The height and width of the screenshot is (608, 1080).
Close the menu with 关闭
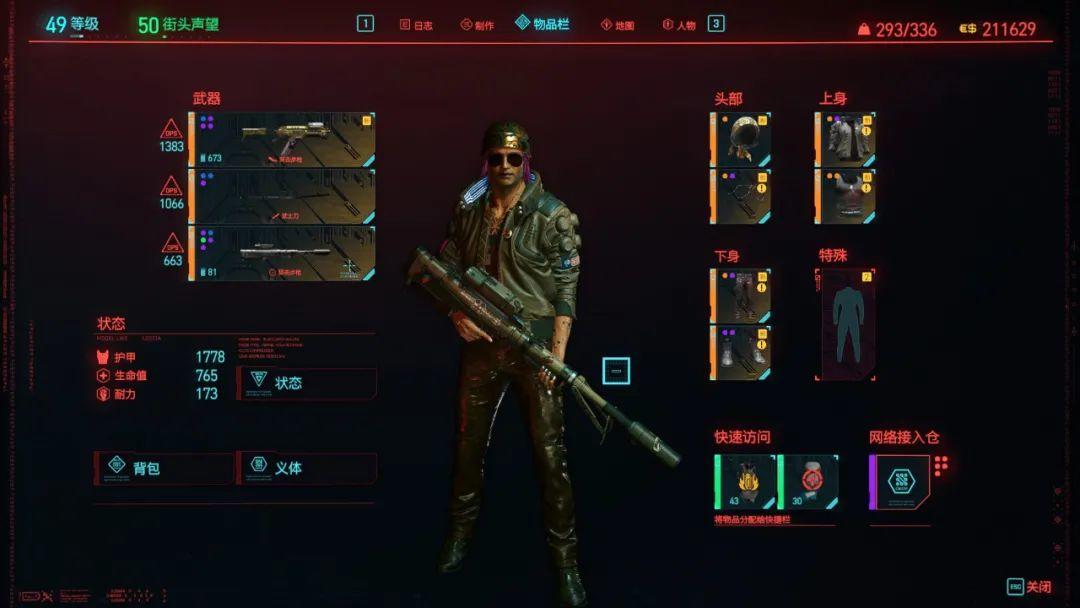tap(1029, 587)
